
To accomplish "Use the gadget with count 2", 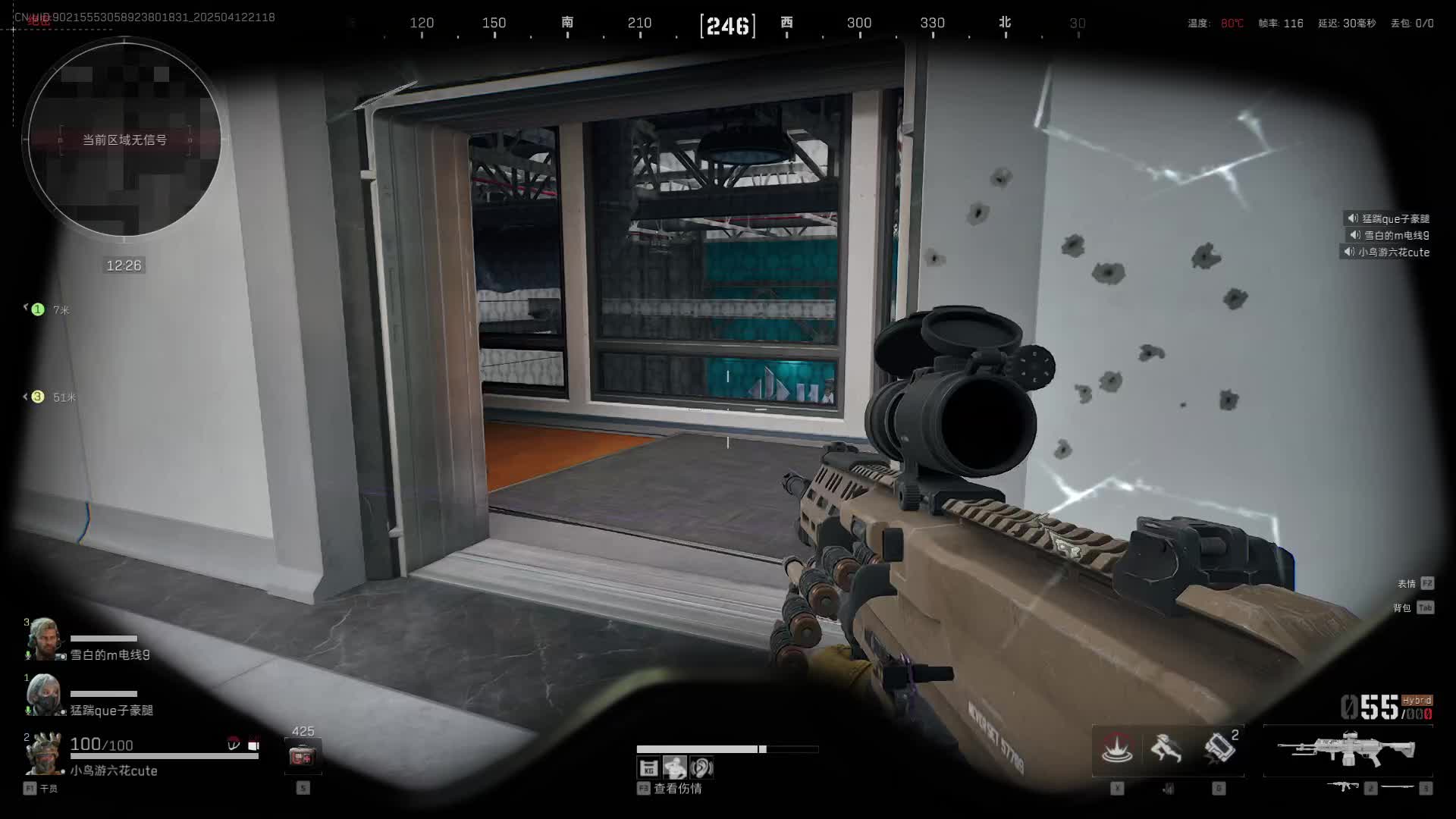I will pyautogui.click(x=1218, y=749).
